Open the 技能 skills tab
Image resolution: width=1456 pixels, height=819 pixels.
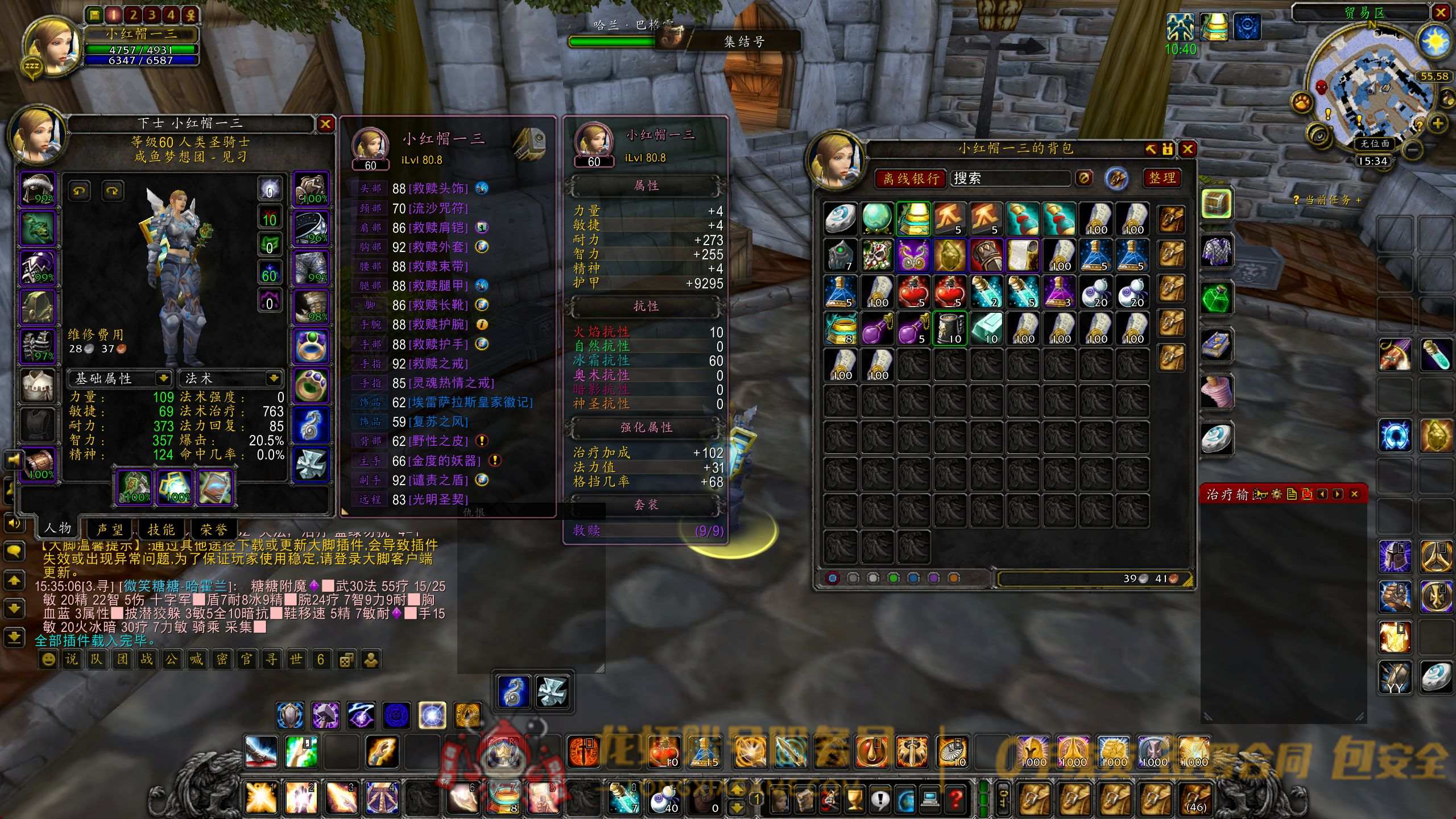click(161, 530)
